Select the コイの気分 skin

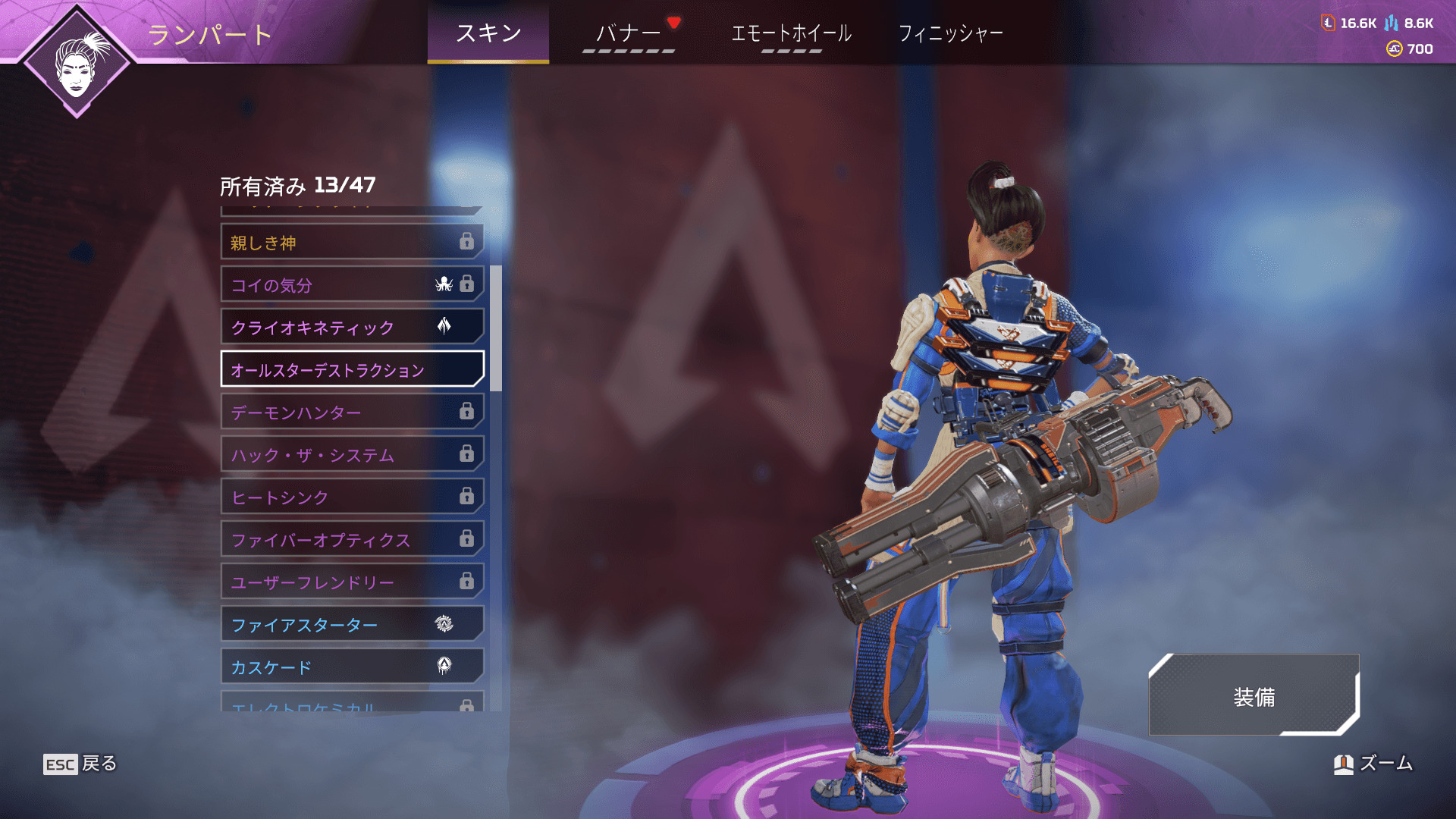pyautogui.click(x=352, y=285)
